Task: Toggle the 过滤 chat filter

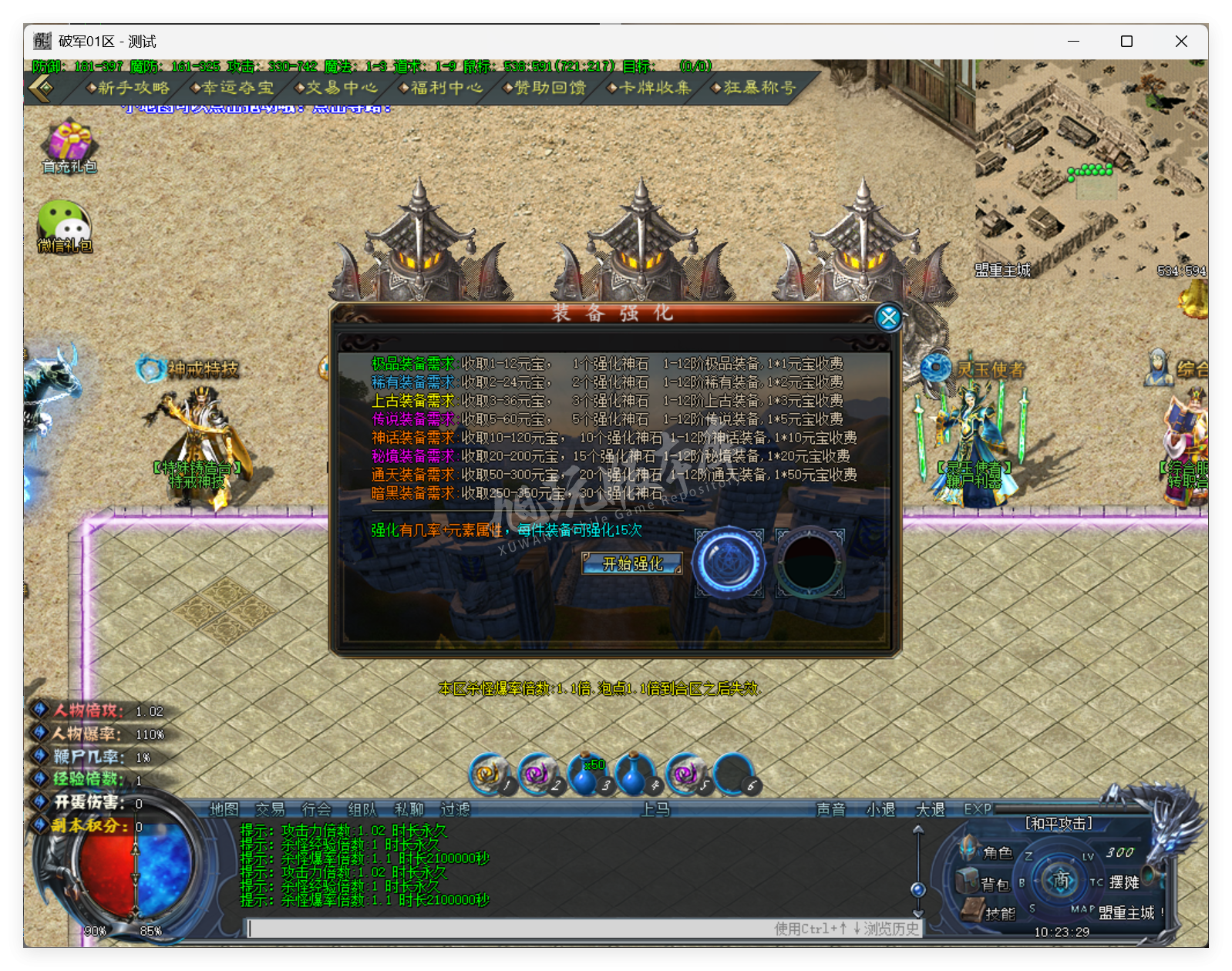Action: [x=455, y=810]
